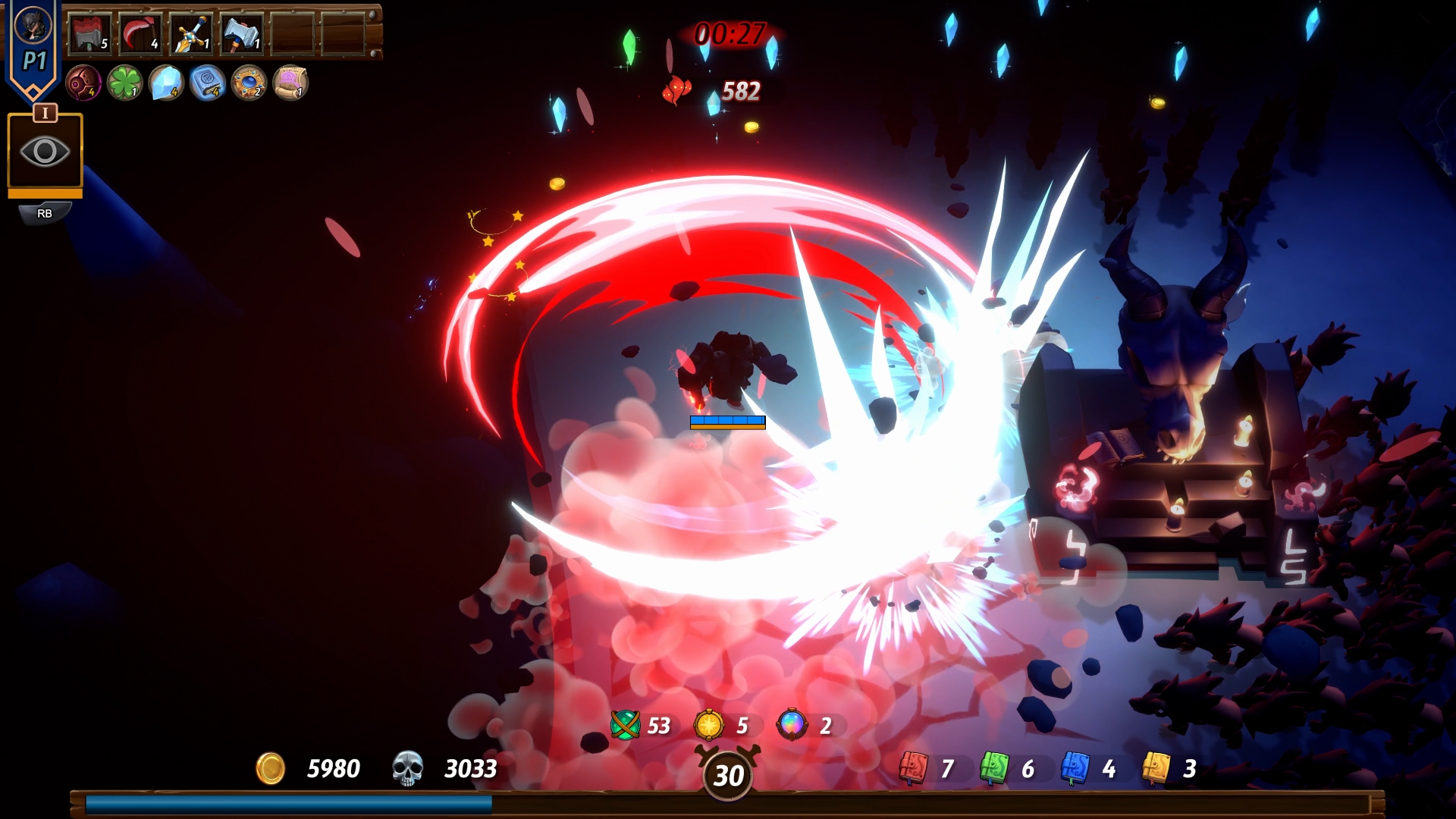Select the steel hammer weapon slot

point(241,34)
